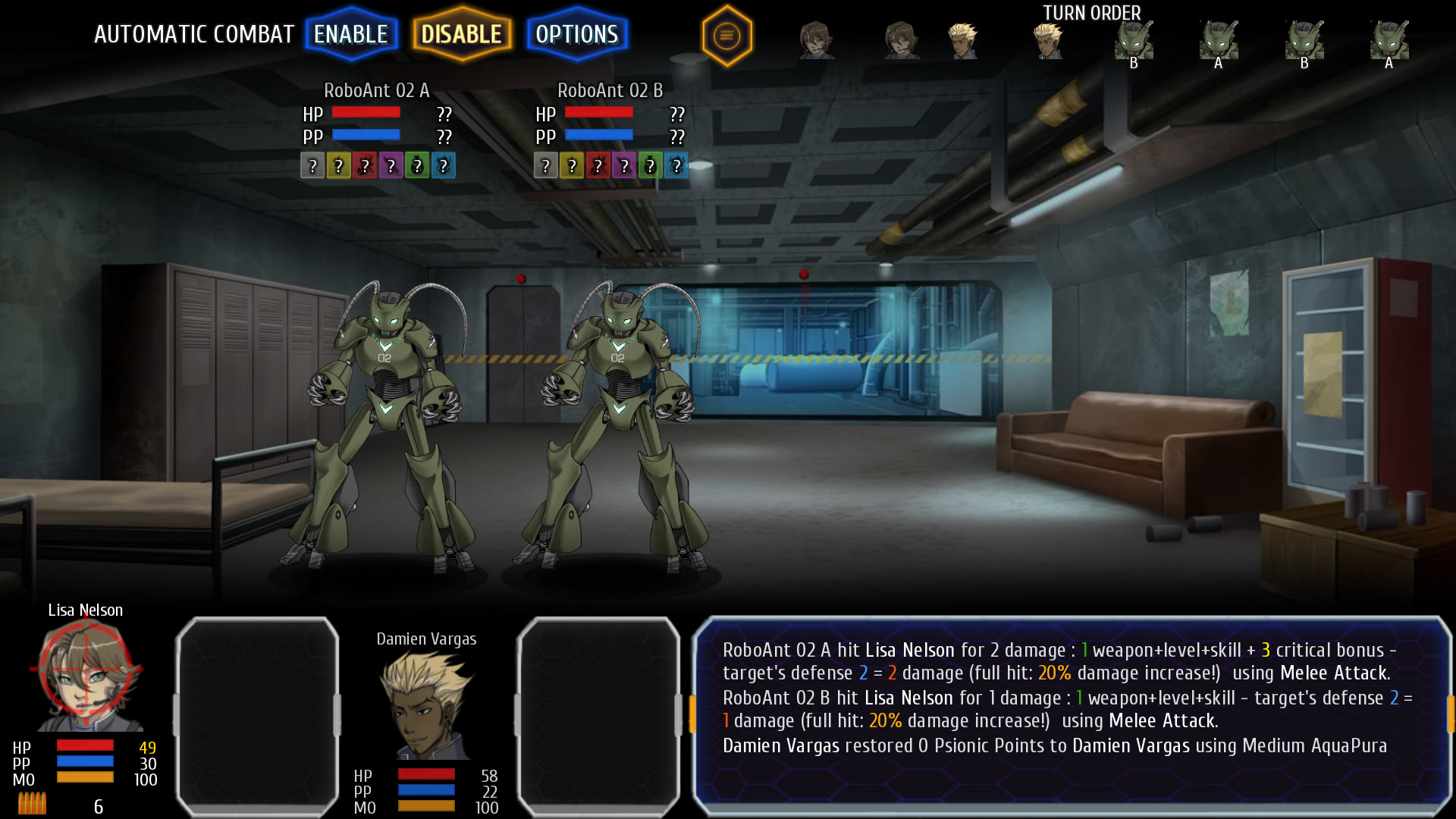This screenshot has height=819, width=1456.
Task: Click RoboAnt 02 A's red status effect icon
Action: [x=365, y=165]
